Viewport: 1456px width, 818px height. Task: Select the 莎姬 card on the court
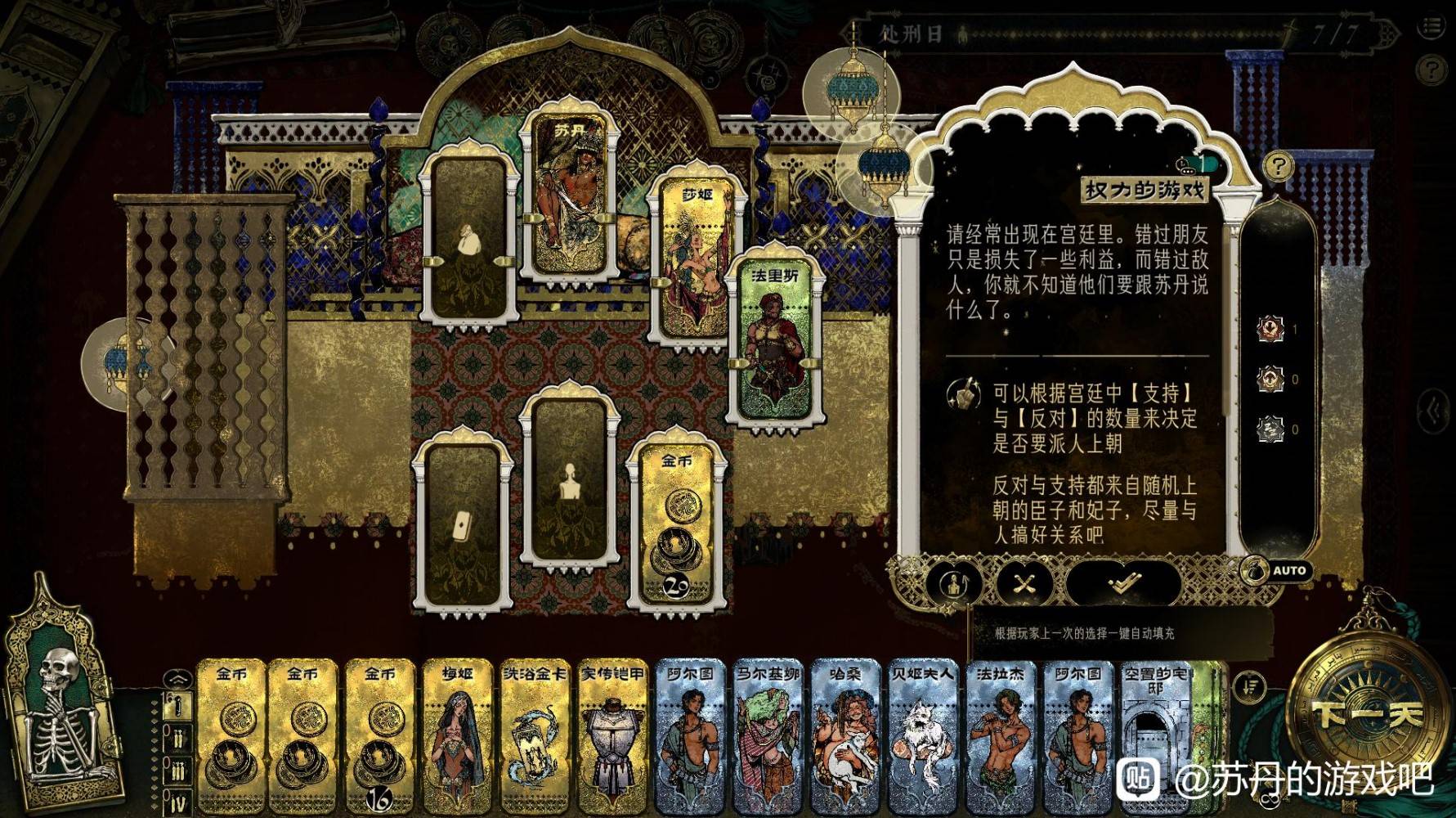tap(697, 262)
